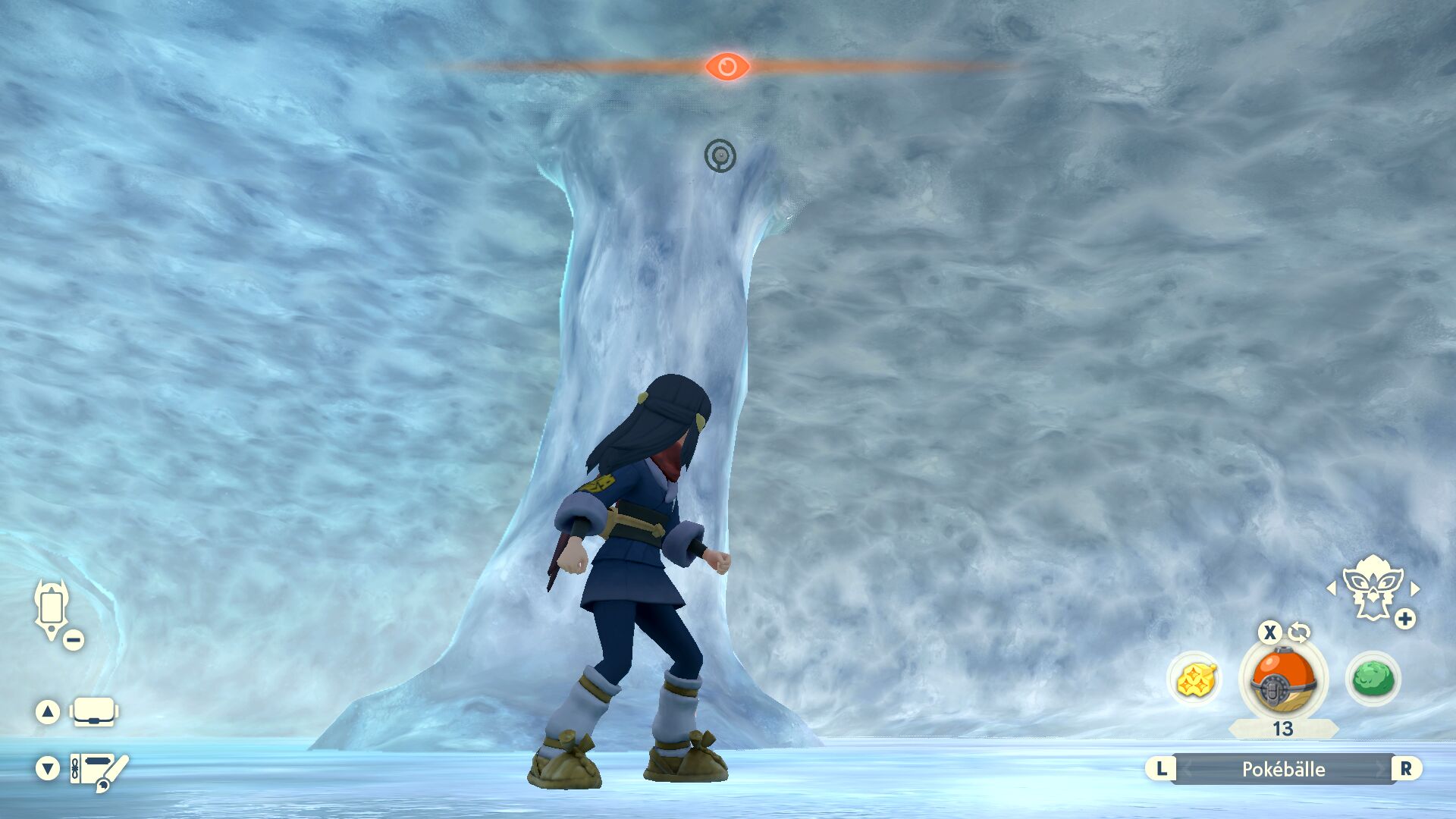
Task: Switch to next ride with right arrow
Action: [1415, 588]
